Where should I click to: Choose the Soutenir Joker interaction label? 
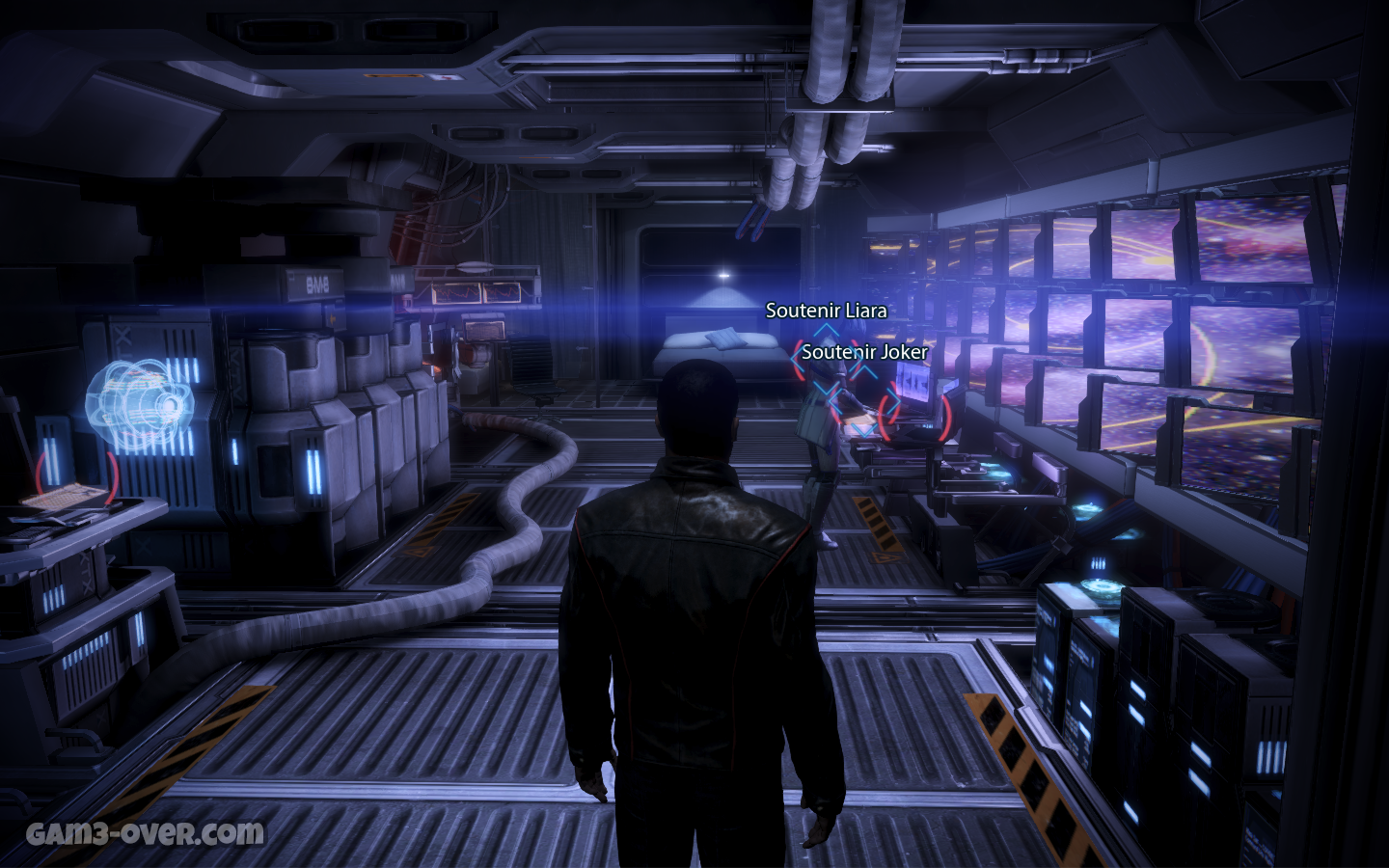coord(864,352)
